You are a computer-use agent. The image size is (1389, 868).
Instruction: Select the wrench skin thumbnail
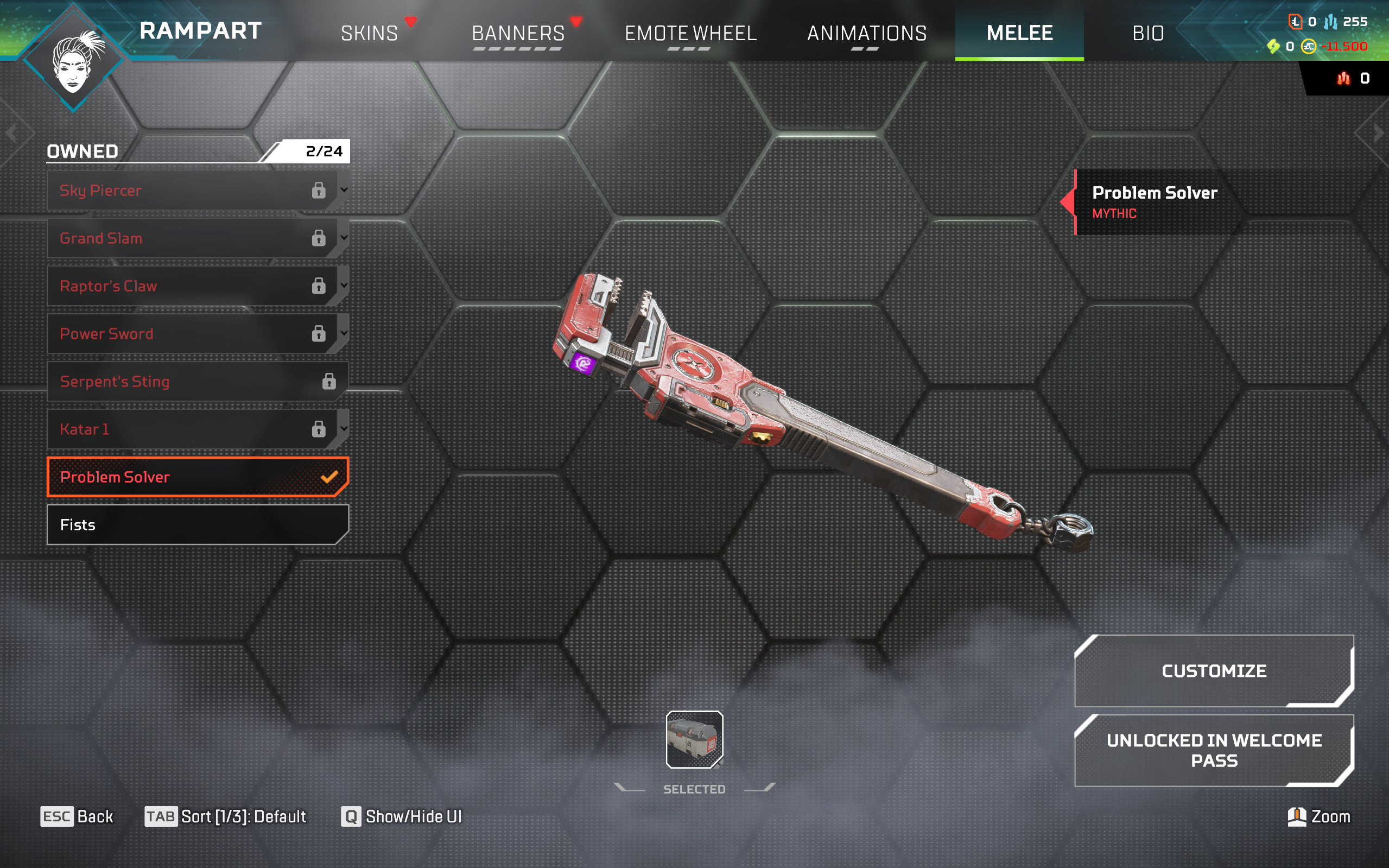(x=694, y=739)
